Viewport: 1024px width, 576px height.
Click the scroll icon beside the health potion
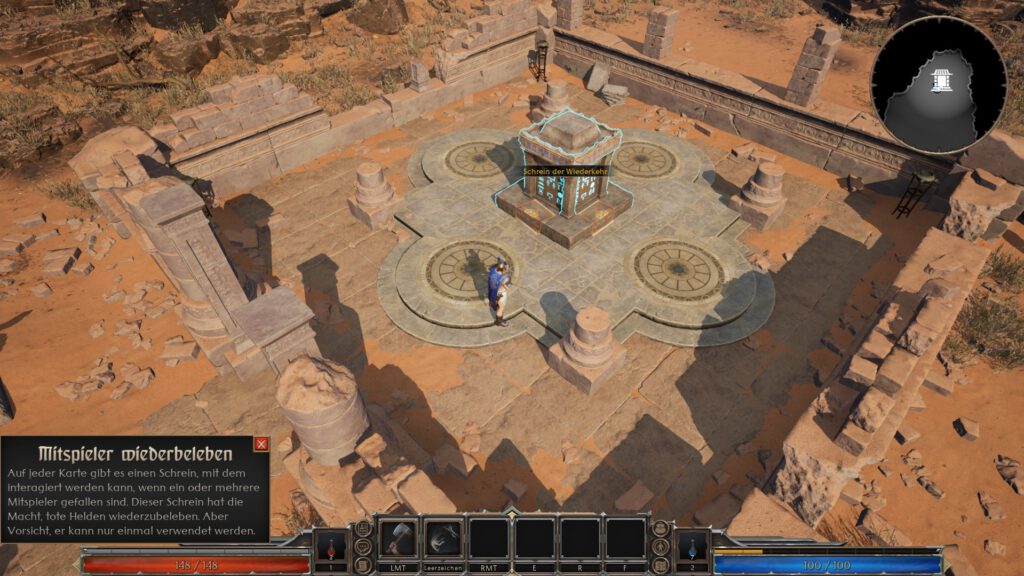(363, 563)
